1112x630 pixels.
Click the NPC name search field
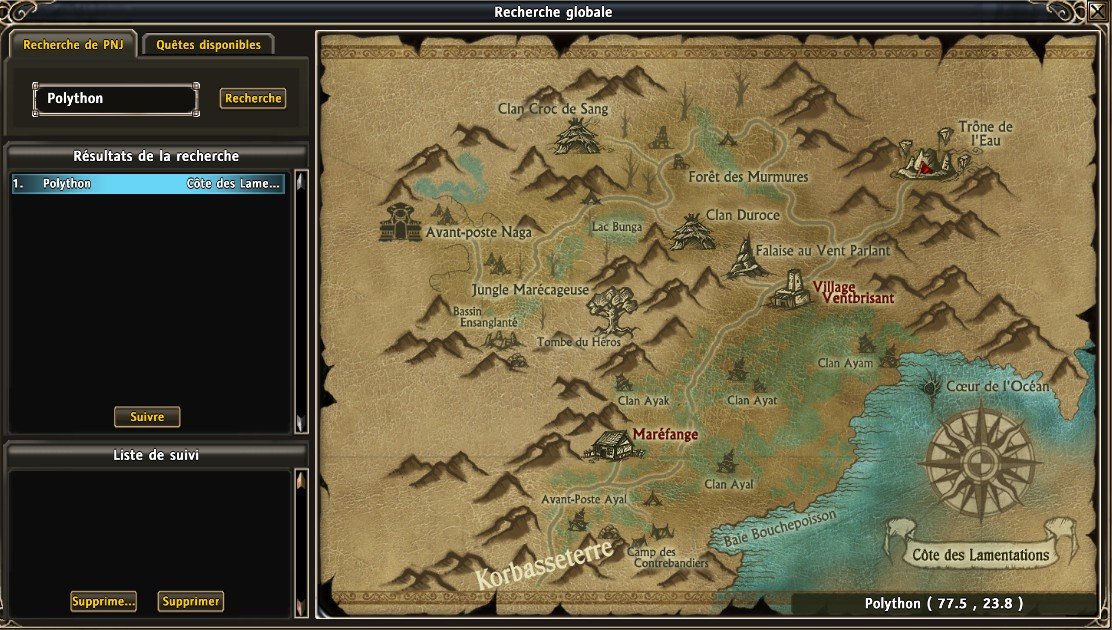tap(115, 99)
